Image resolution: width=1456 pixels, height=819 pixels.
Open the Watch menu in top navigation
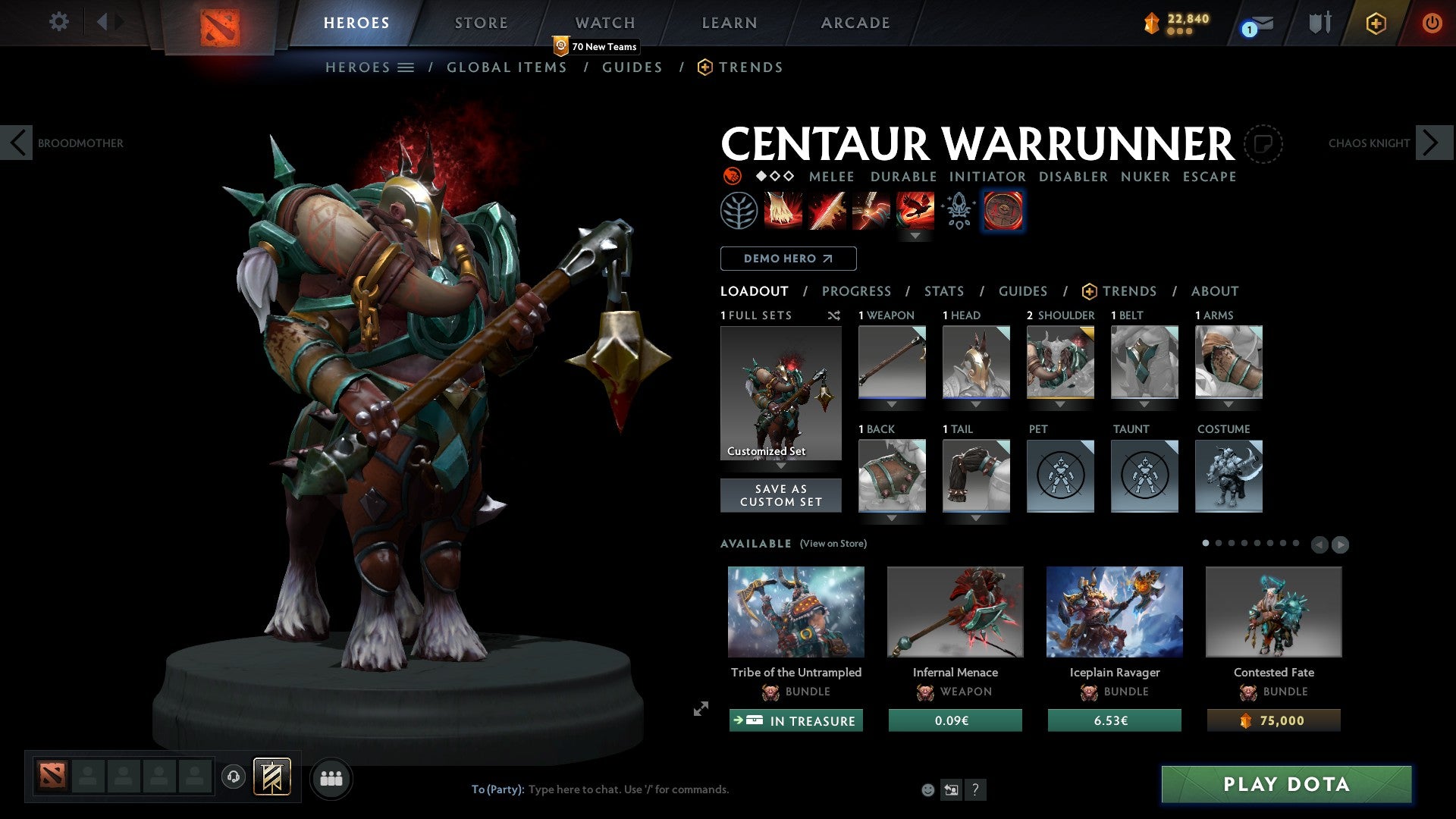[604, 22]
